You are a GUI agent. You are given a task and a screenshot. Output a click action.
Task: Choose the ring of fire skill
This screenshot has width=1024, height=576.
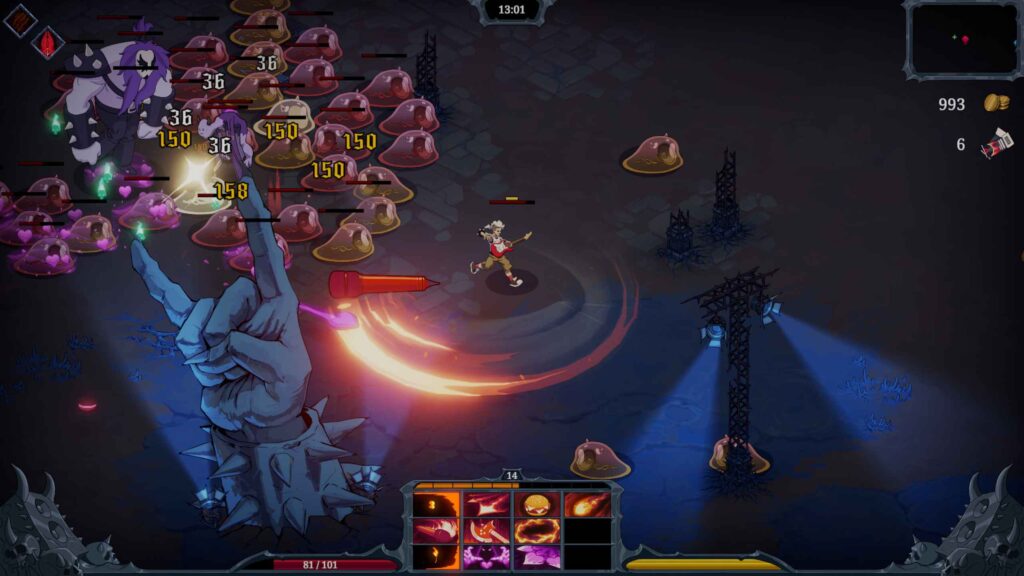coord(537,531)
